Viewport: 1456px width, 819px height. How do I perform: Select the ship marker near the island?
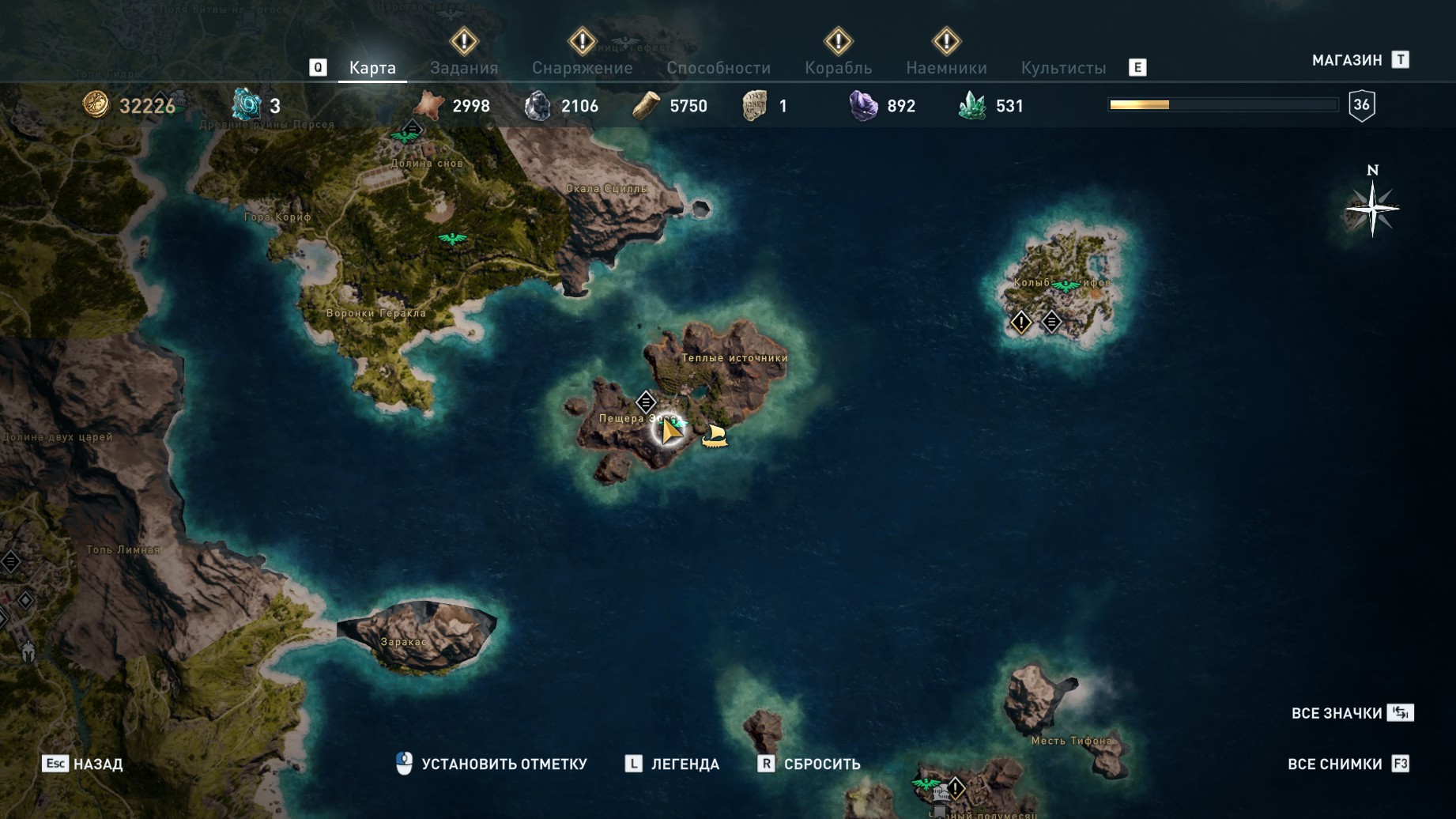point(715,436)
